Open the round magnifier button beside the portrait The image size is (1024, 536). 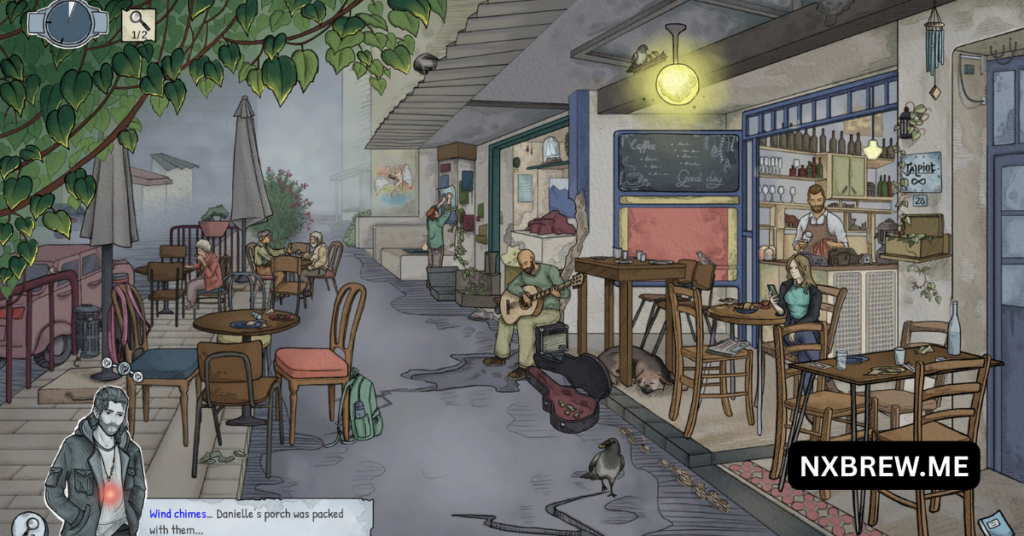pos(31,524)
